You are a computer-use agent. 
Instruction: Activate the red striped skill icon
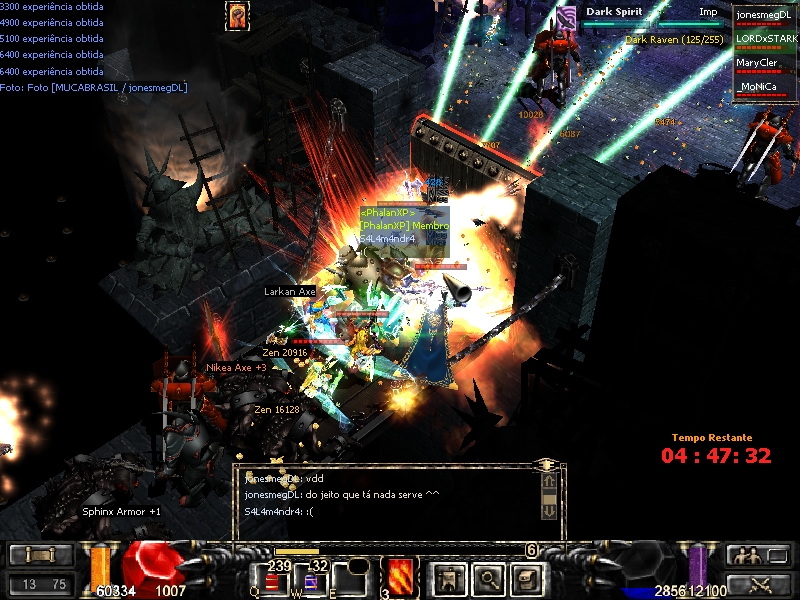click(401, 577)
